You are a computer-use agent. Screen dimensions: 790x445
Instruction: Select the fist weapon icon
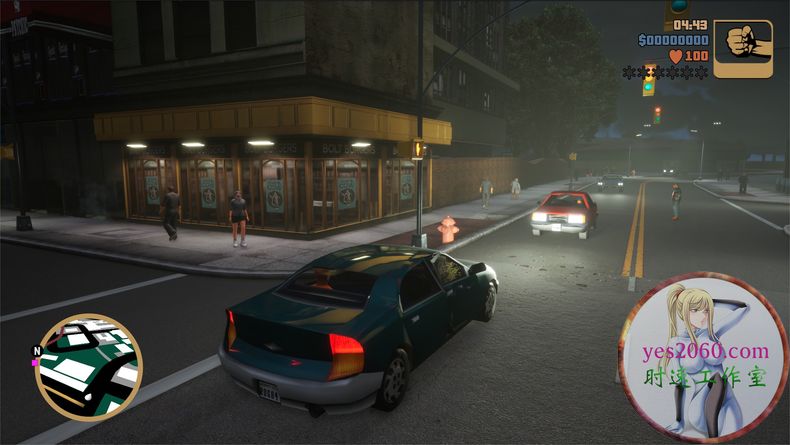743,48
